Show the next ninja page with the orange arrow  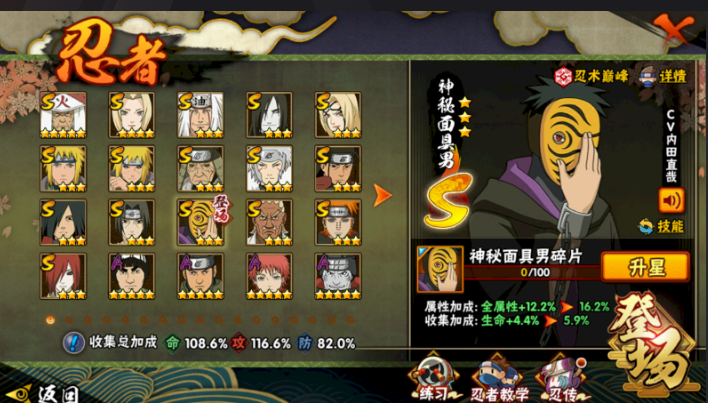coord(382,195)
